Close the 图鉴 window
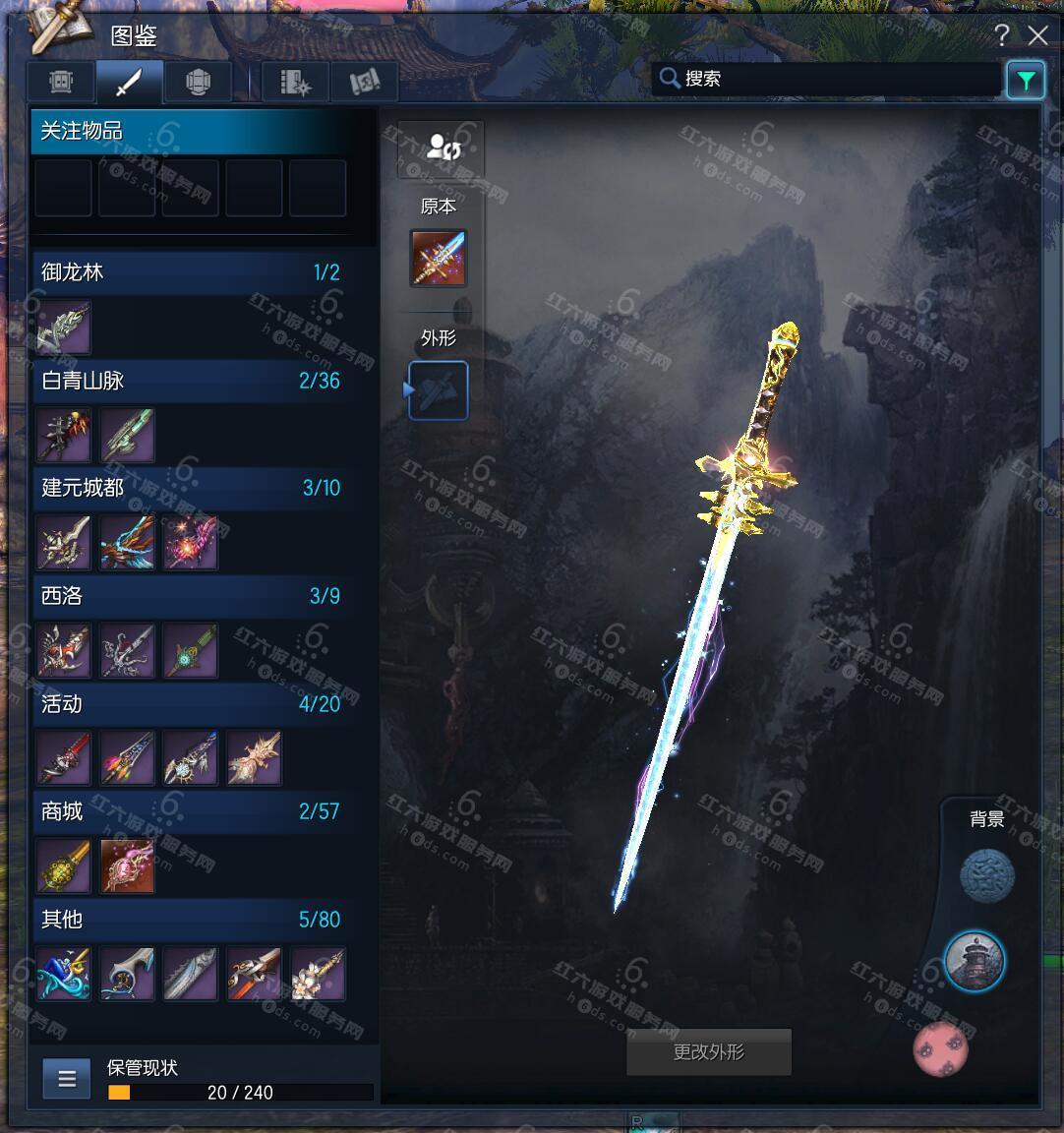Image resolution: width=1064 pixels, height=1133 pixels. tap(1037, 36)
